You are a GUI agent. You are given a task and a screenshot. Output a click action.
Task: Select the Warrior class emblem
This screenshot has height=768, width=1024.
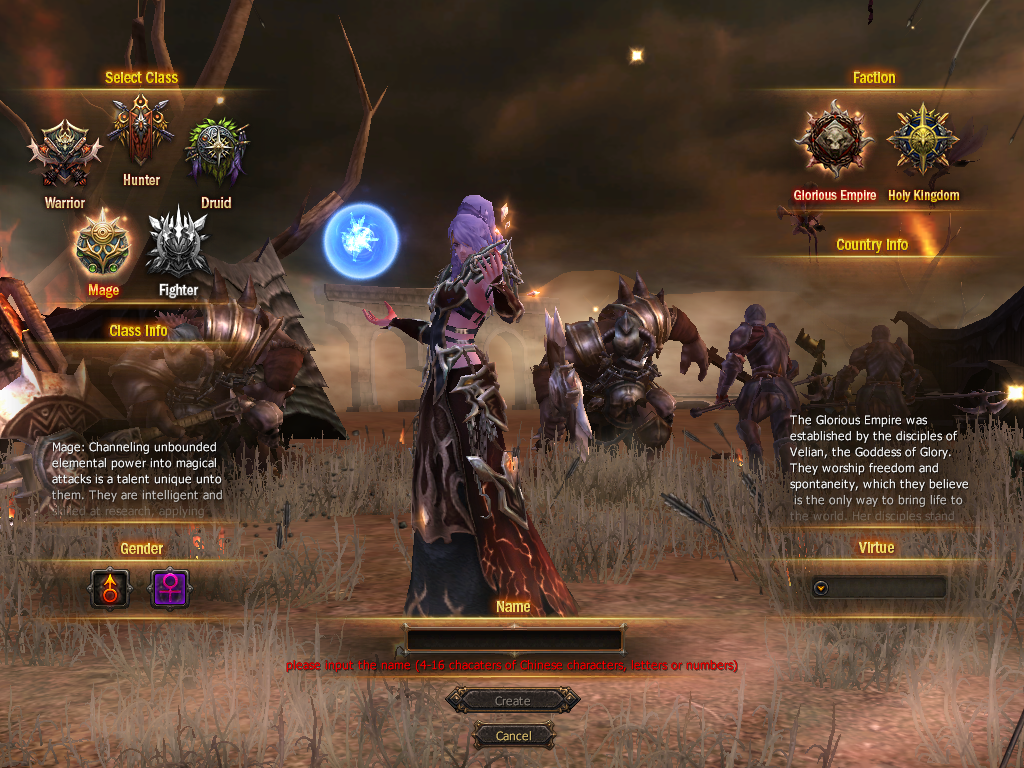tap(65, 155)
